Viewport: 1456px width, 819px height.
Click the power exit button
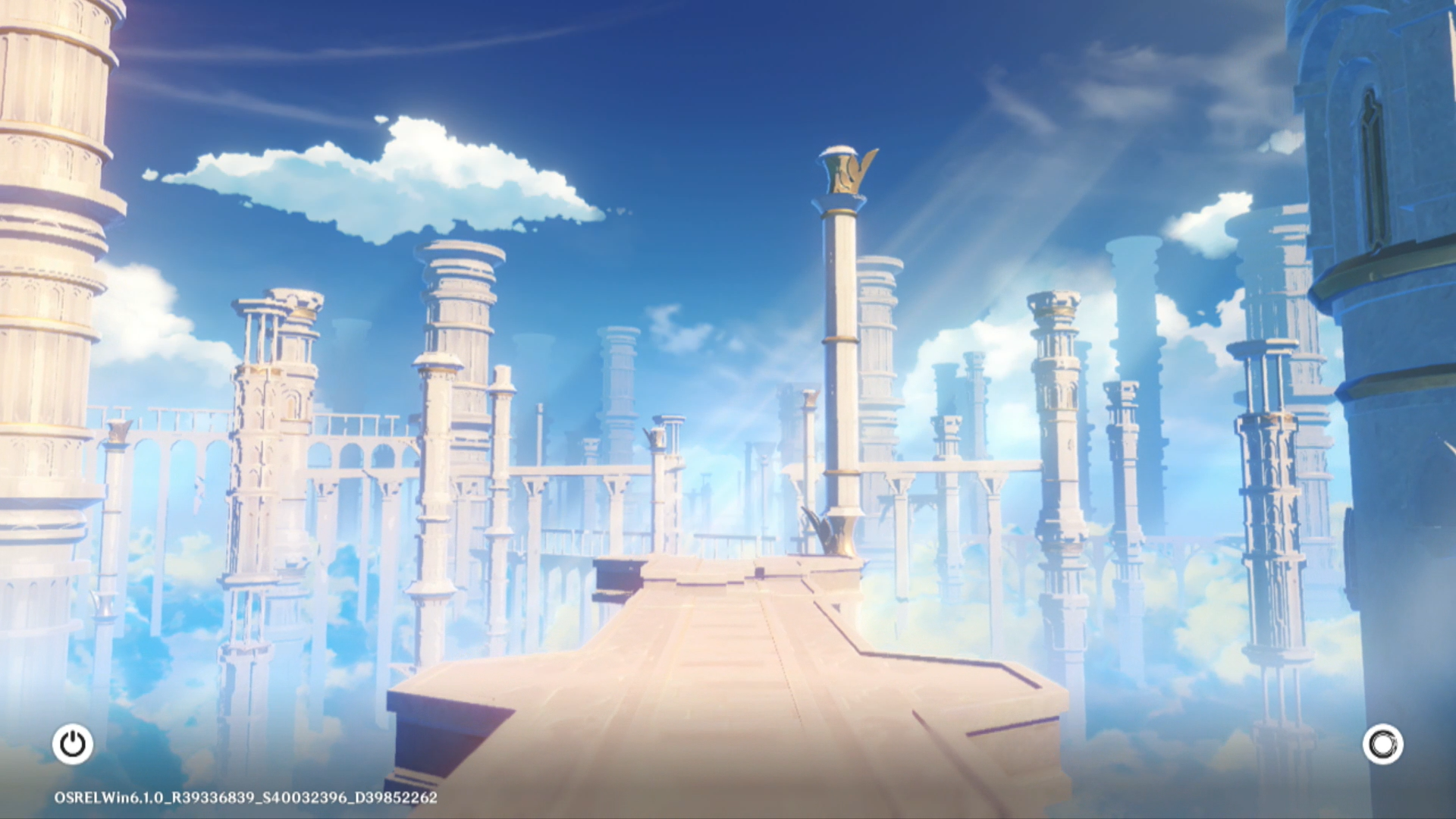pyautogui.click(x=73, y=744)
